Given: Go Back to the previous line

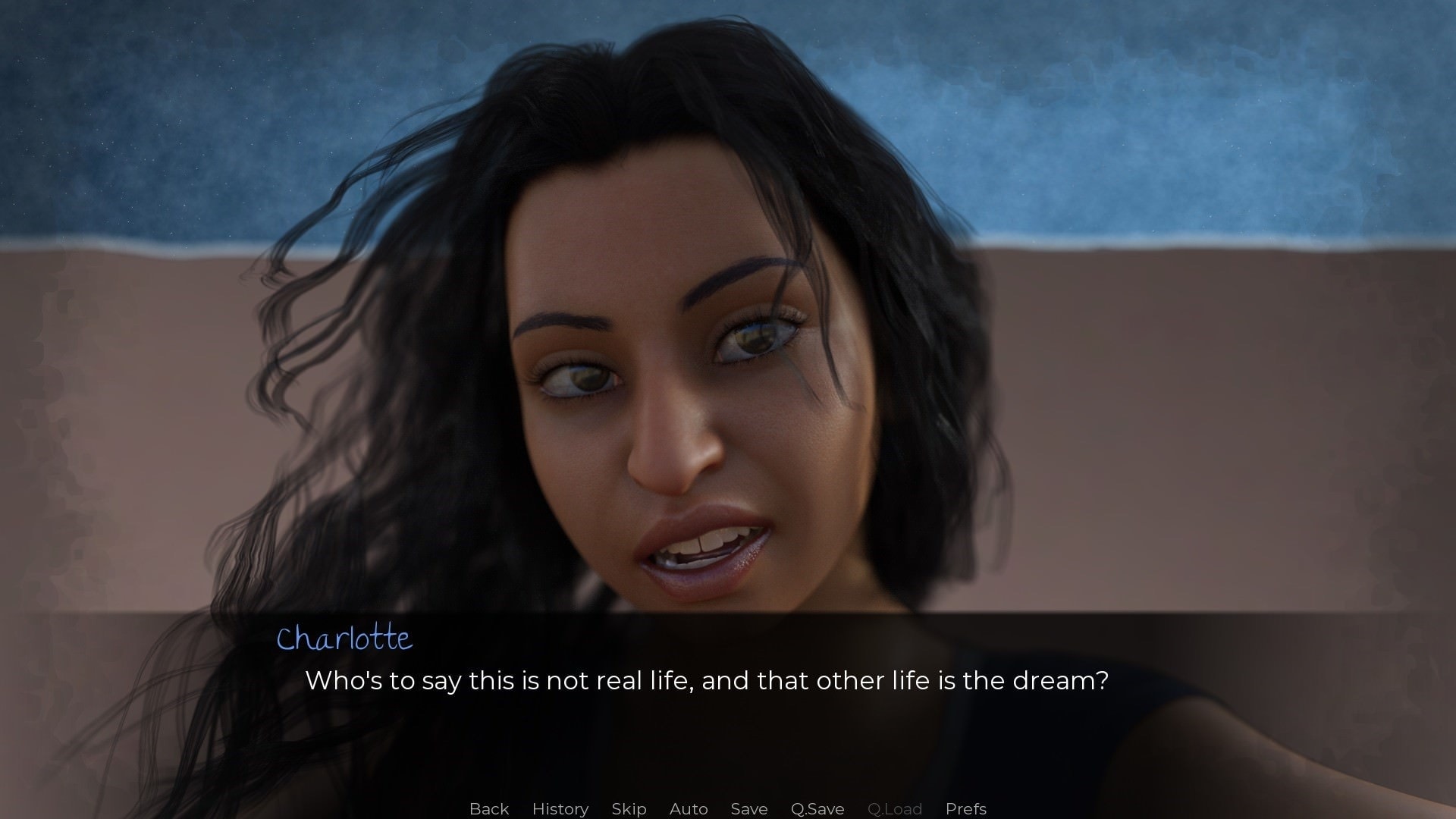Looking at the screenshot, I should point(489,808).
